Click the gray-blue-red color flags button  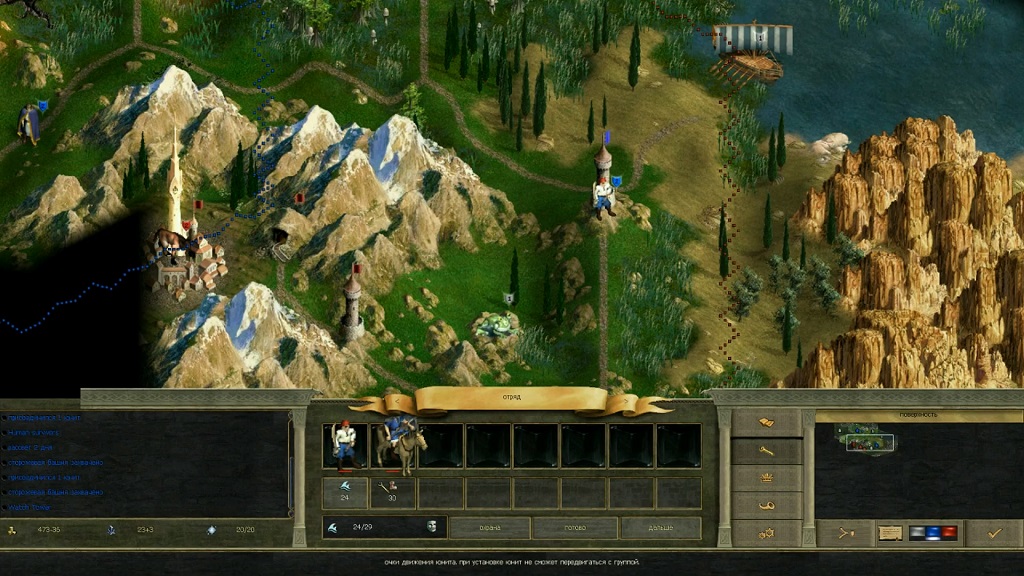point(933,533)
